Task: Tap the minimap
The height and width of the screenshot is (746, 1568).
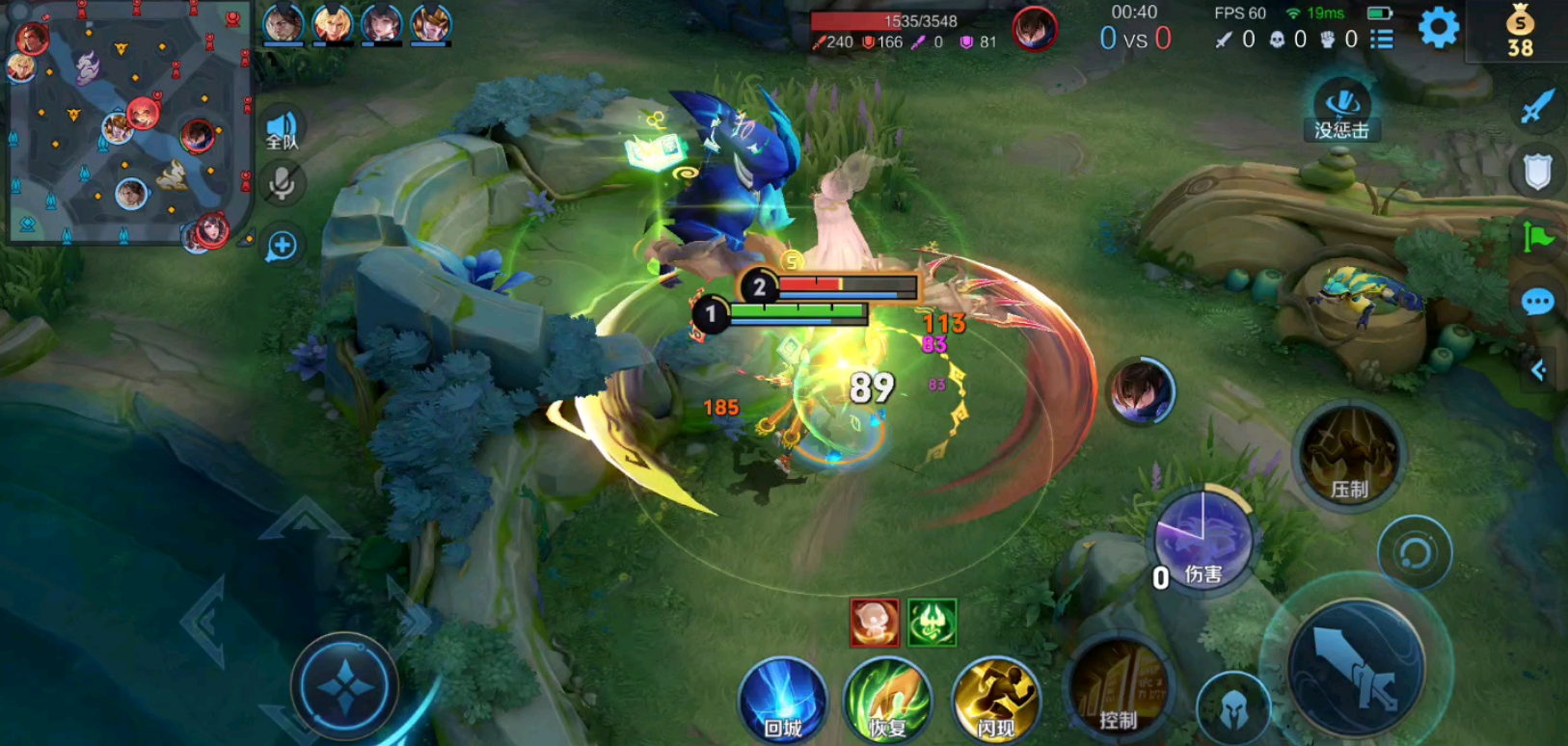Action: coord(128,122)
